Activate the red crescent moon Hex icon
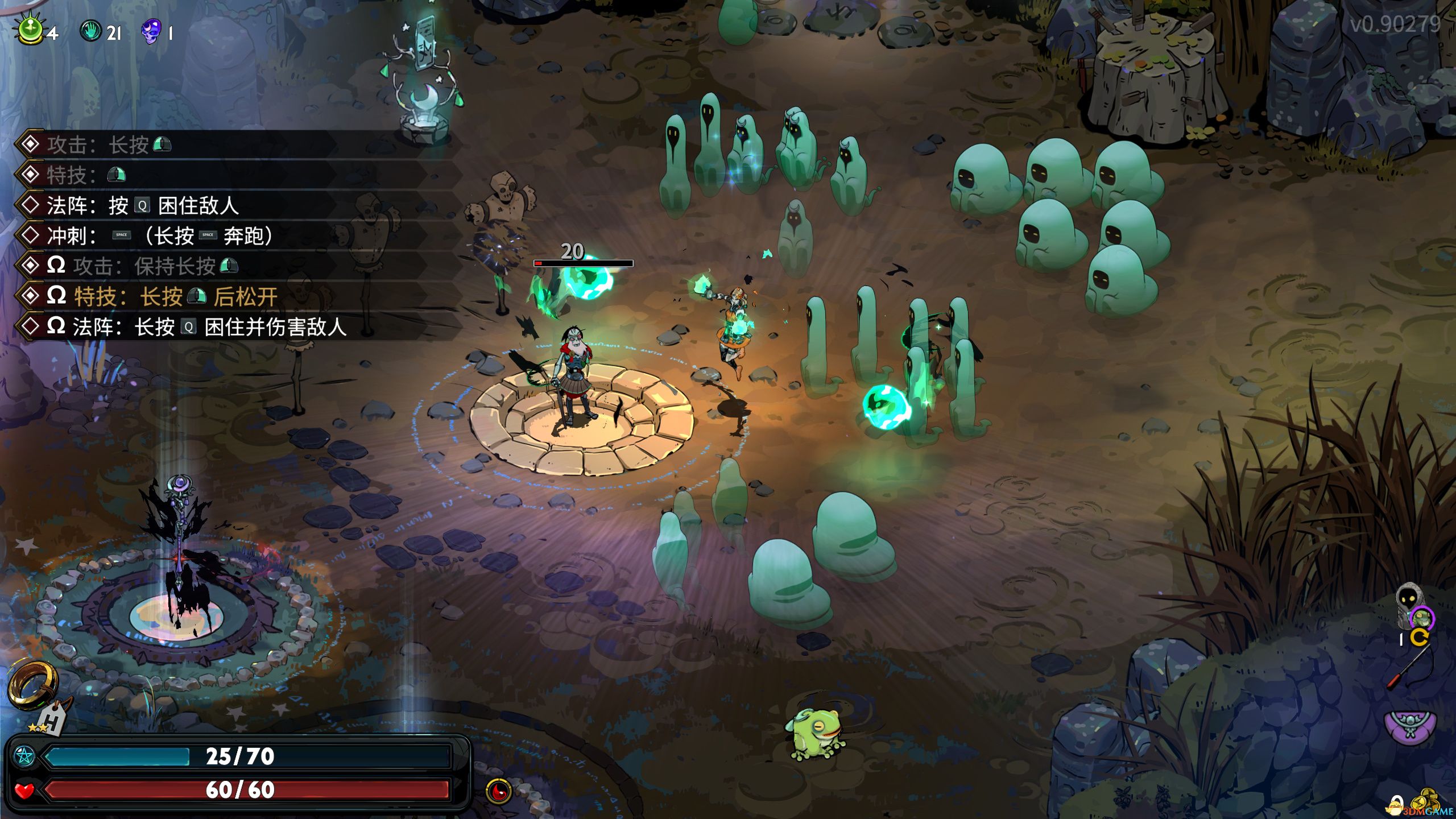The height and width of the screenshot is (819, 1456). point(499,791)
